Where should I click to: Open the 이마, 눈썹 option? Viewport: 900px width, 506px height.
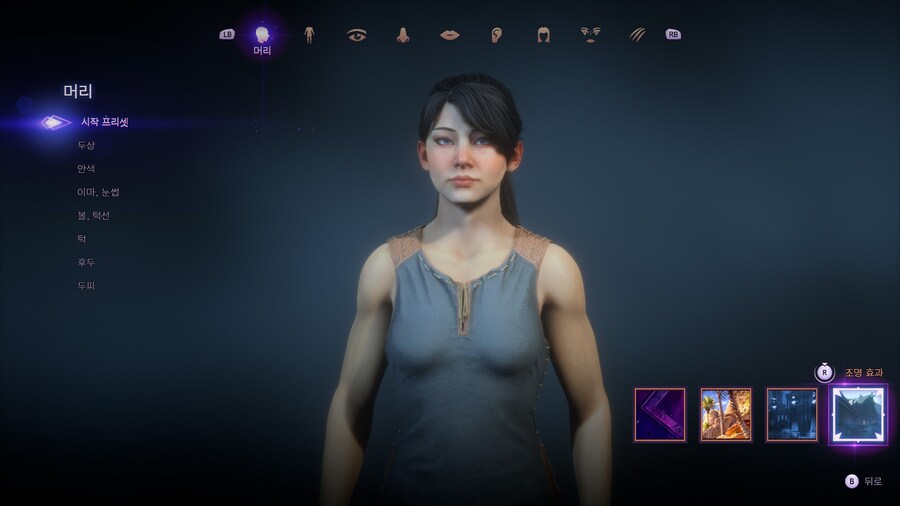[98, 192]
